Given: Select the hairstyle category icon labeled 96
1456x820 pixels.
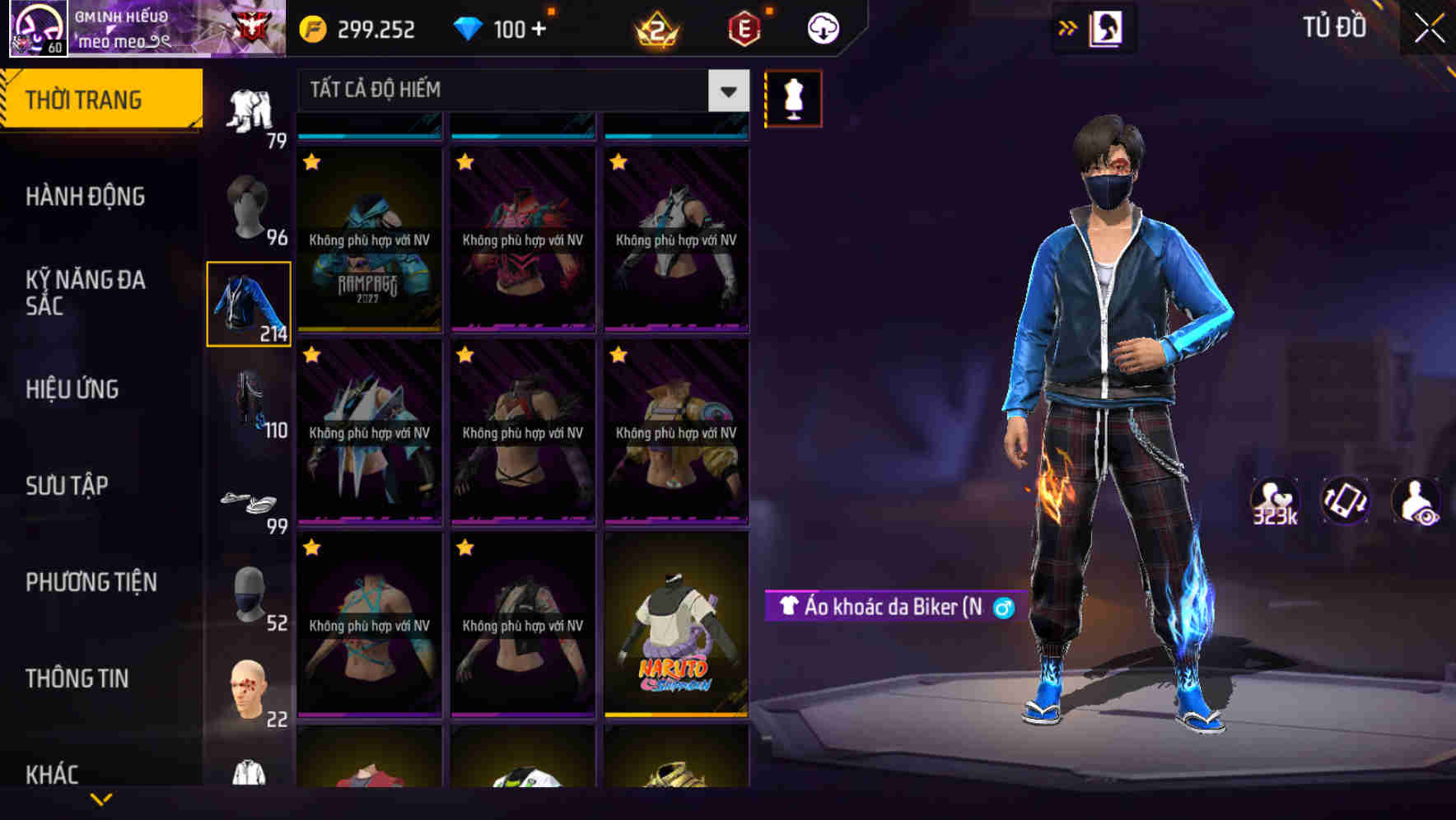Looking at the screenshot, I should [251, 206].
